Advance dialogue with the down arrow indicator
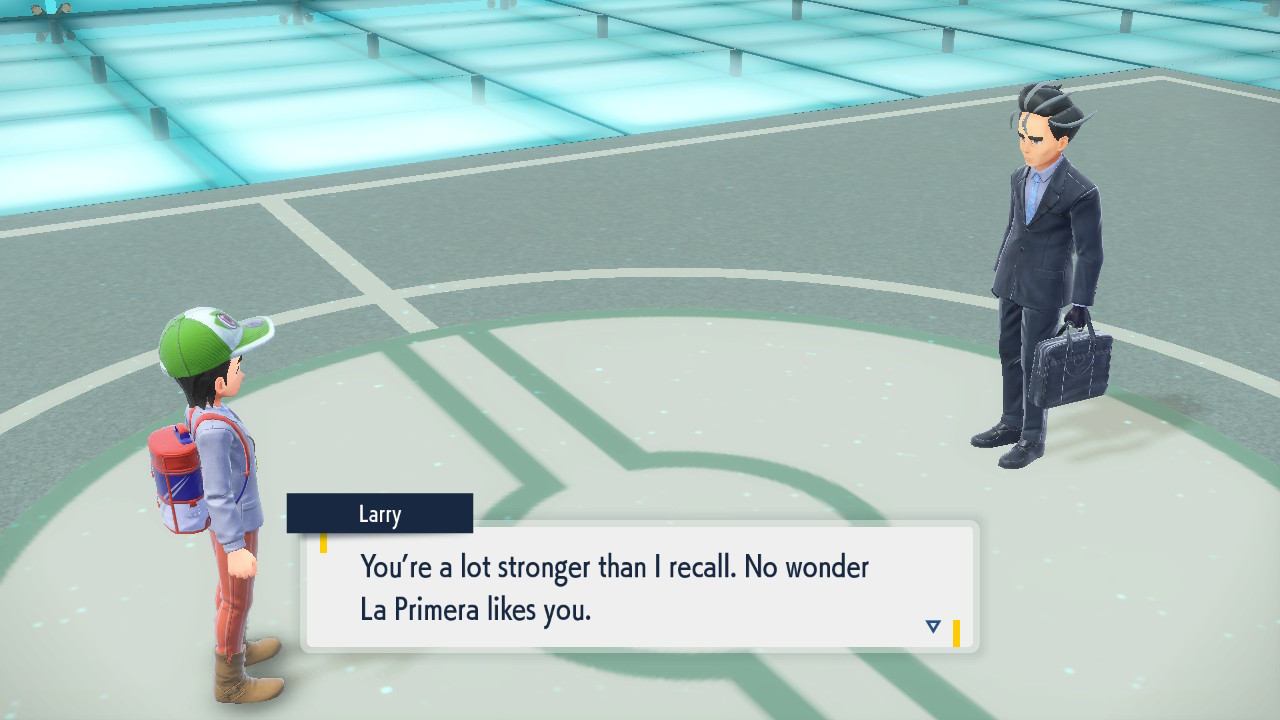 (933, 627)
